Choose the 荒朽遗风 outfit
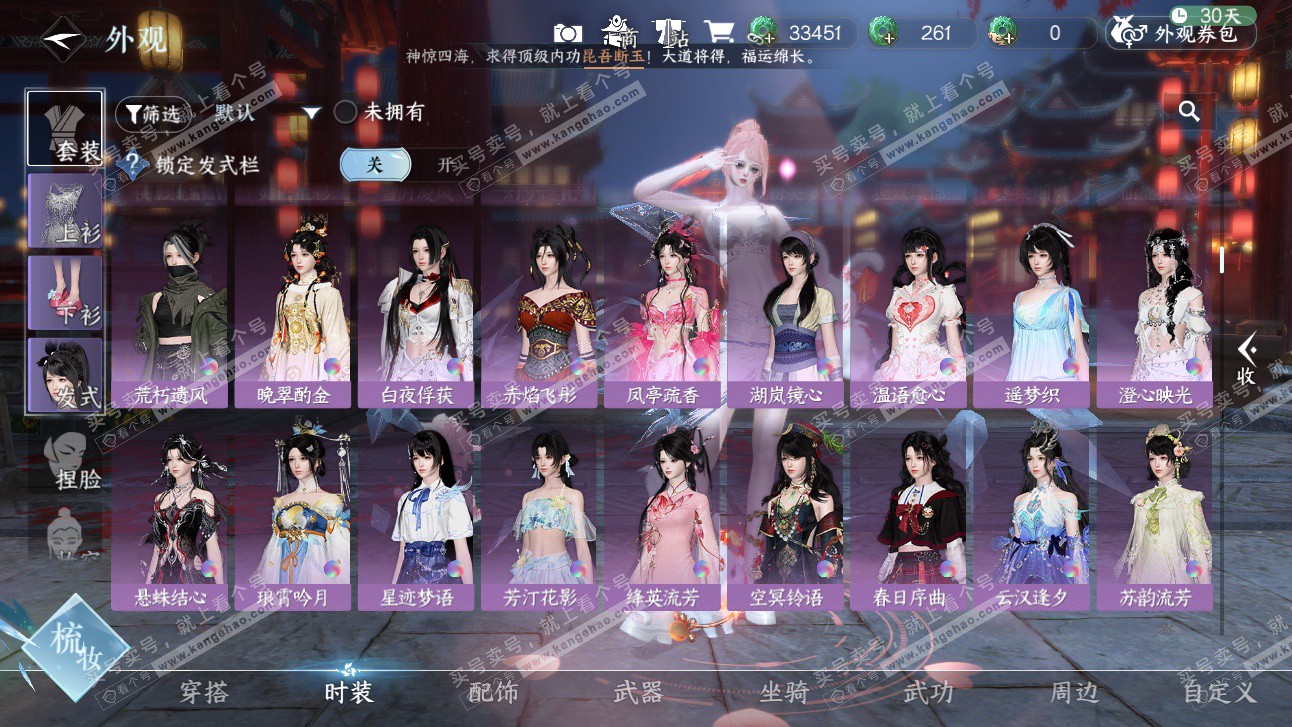 pyautogui.click(x=171, y=310)
